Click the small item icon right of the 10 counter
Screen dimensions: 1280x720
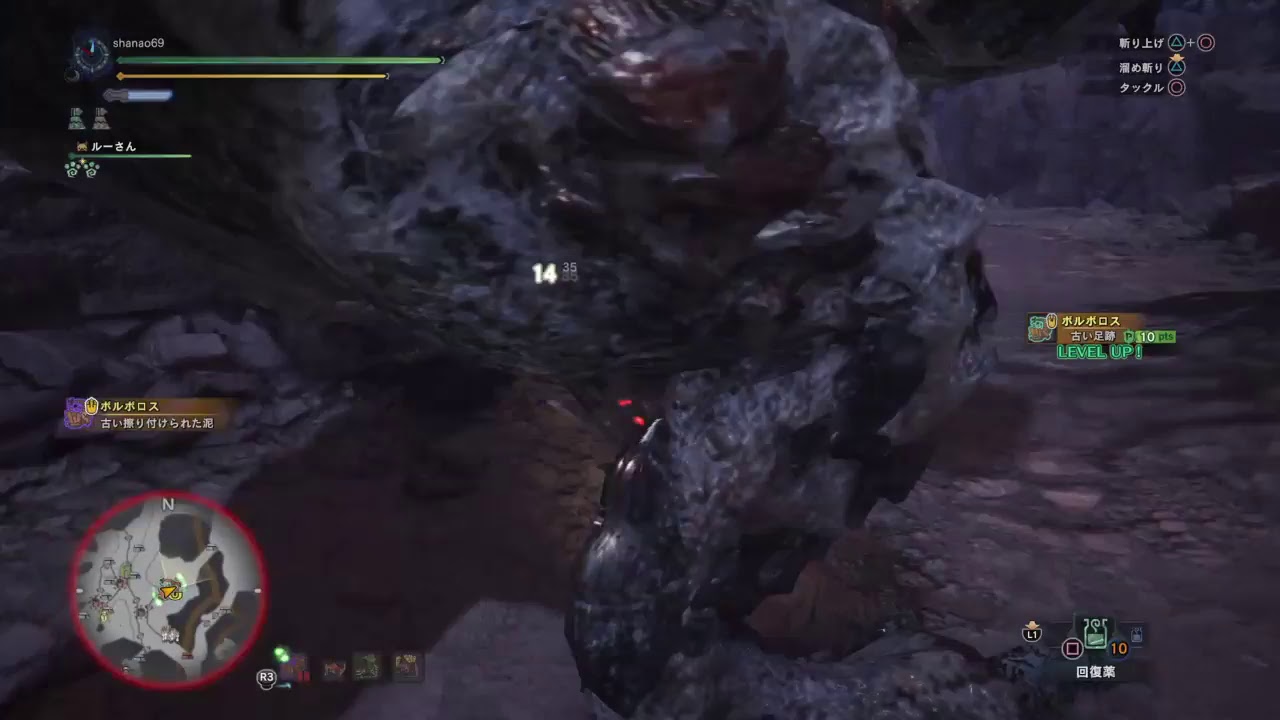coord(1137,634)
